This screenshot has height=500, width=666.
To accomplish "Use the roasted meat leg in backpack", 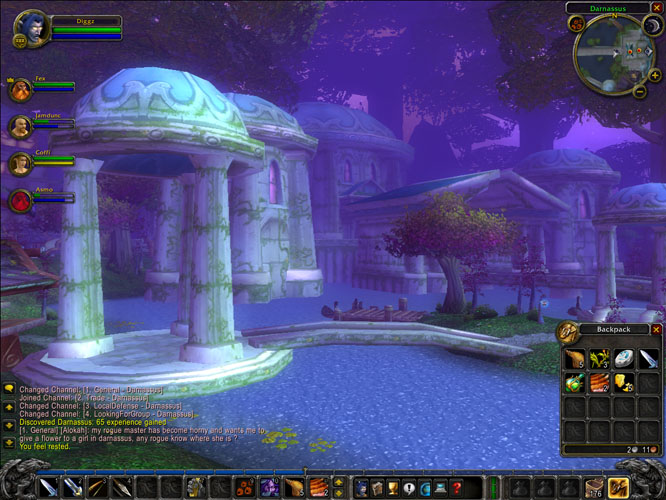I will 575,358.
